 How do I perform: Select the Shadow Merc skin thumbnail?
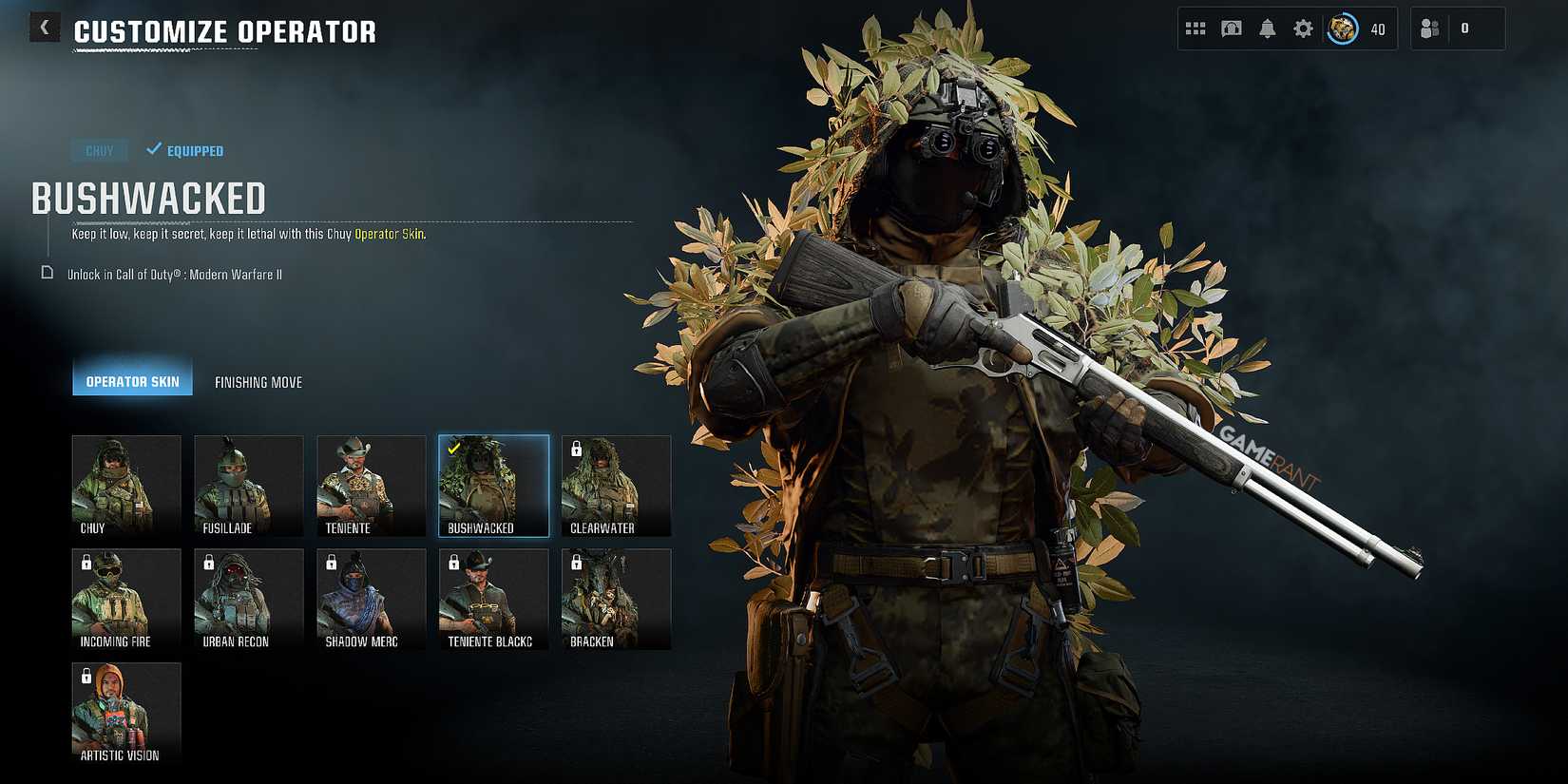[x=371, y=599]
